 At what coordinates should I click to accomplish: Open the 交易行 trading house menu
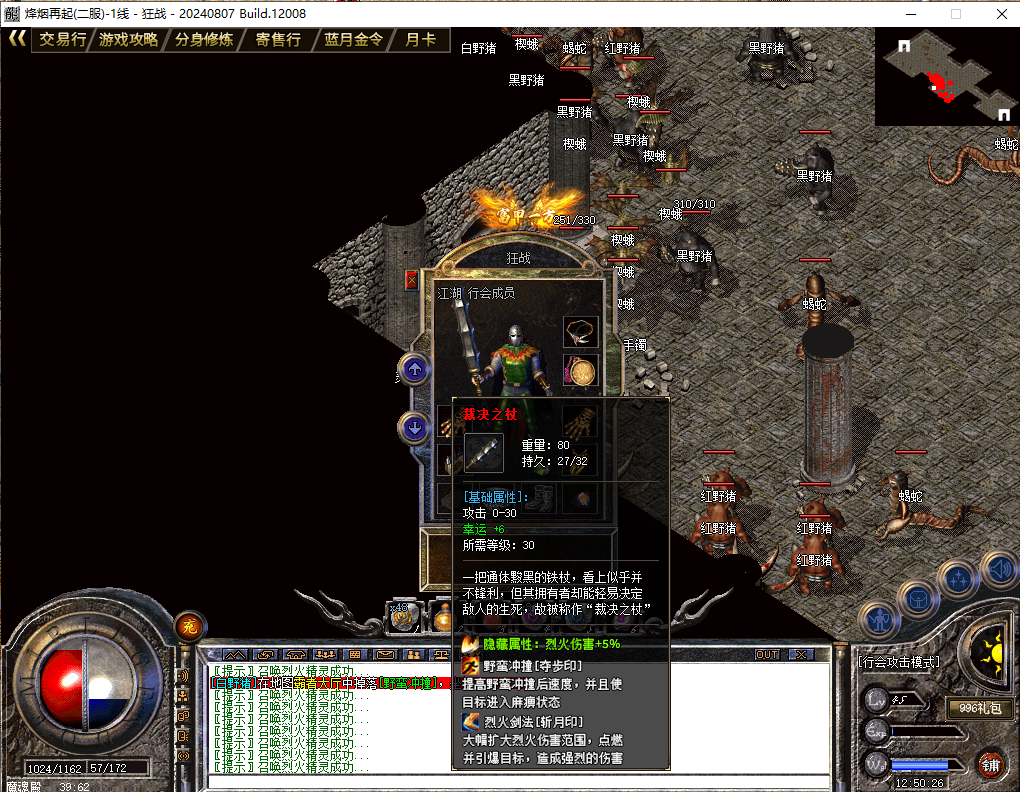tap(63, 40)
